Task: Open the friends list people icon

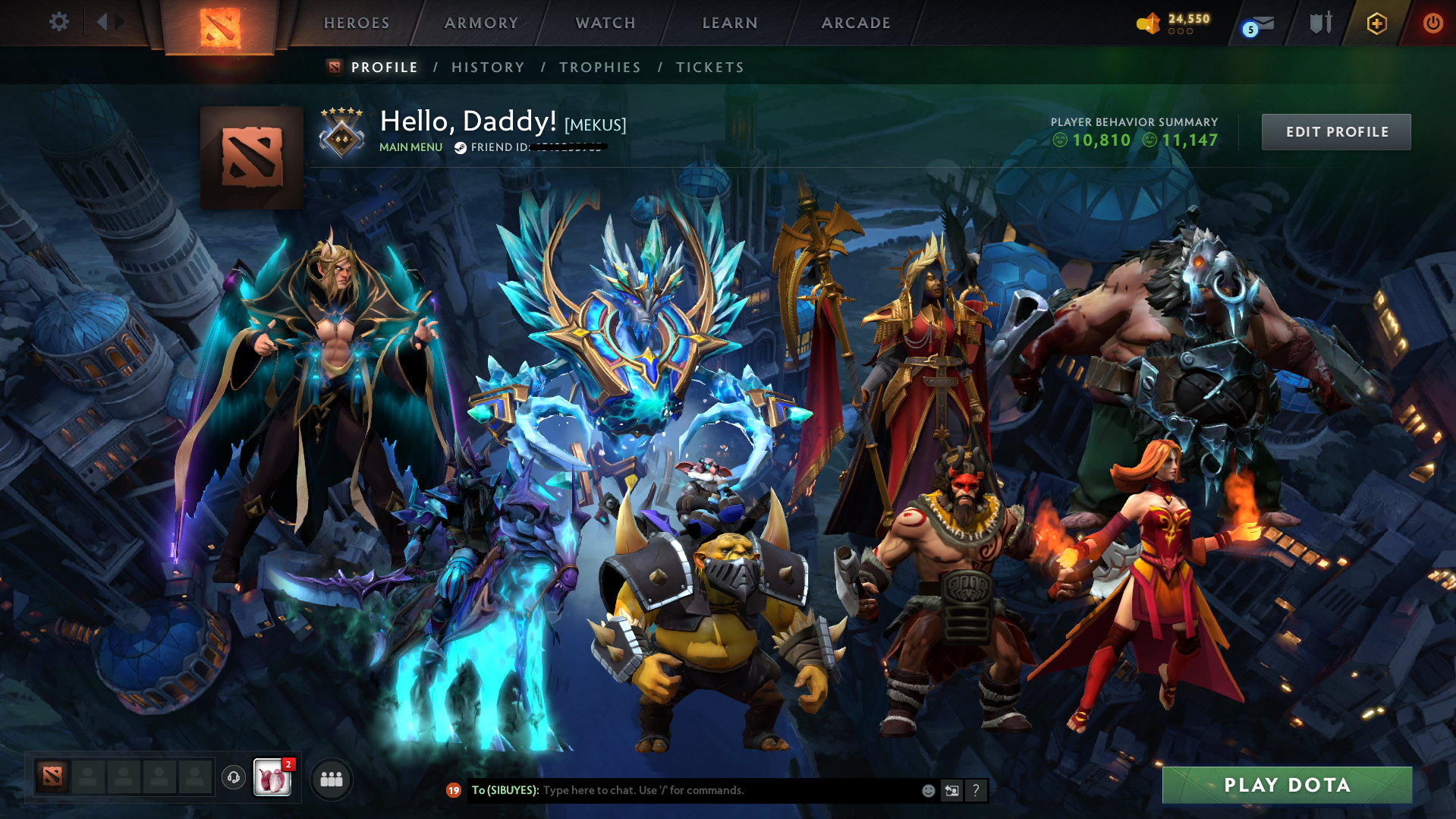Action: 332,778
